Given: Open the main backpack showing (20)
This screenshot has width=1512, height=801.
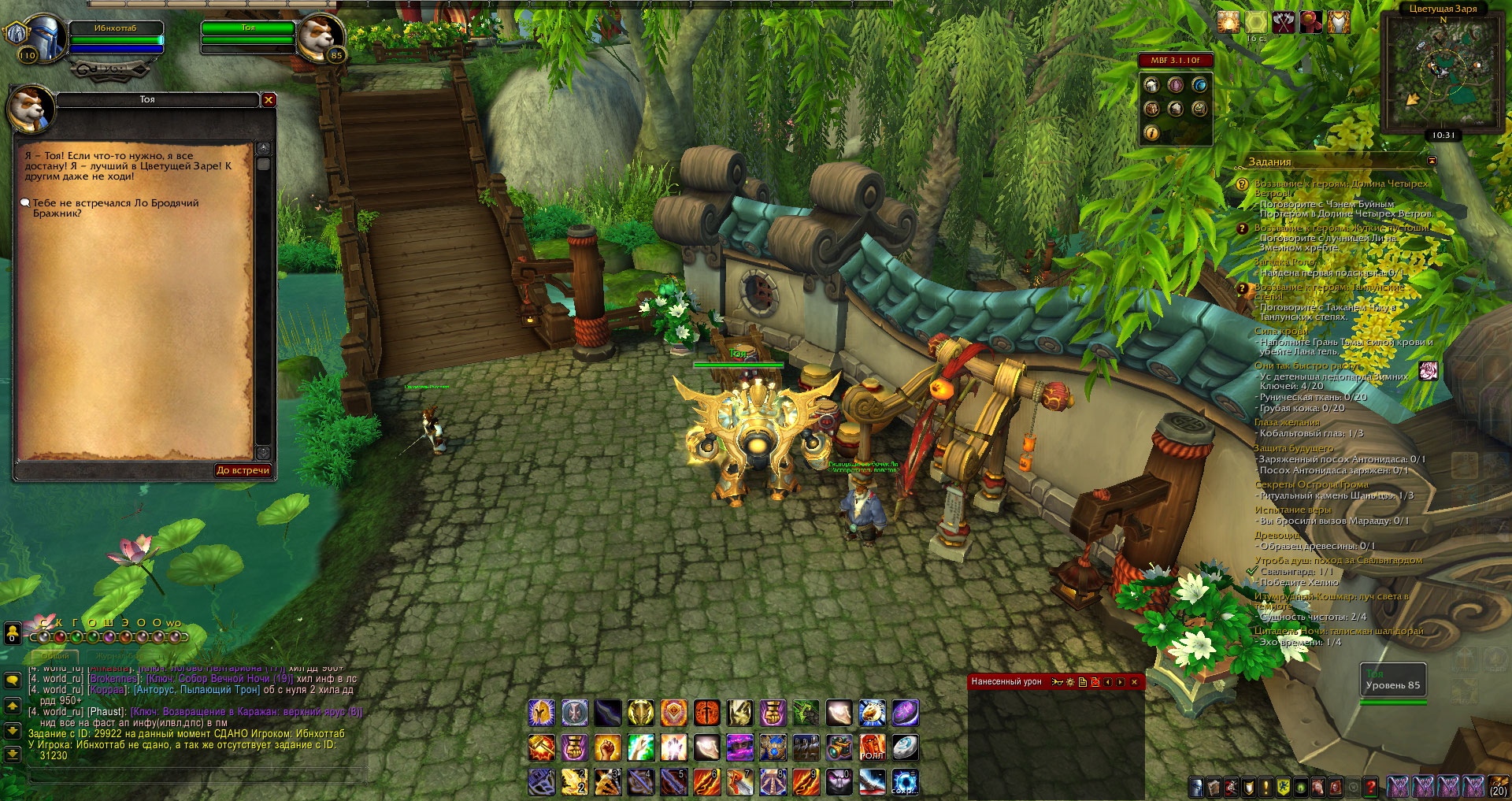Looking at the screenshot, I should click(1497, 786).
